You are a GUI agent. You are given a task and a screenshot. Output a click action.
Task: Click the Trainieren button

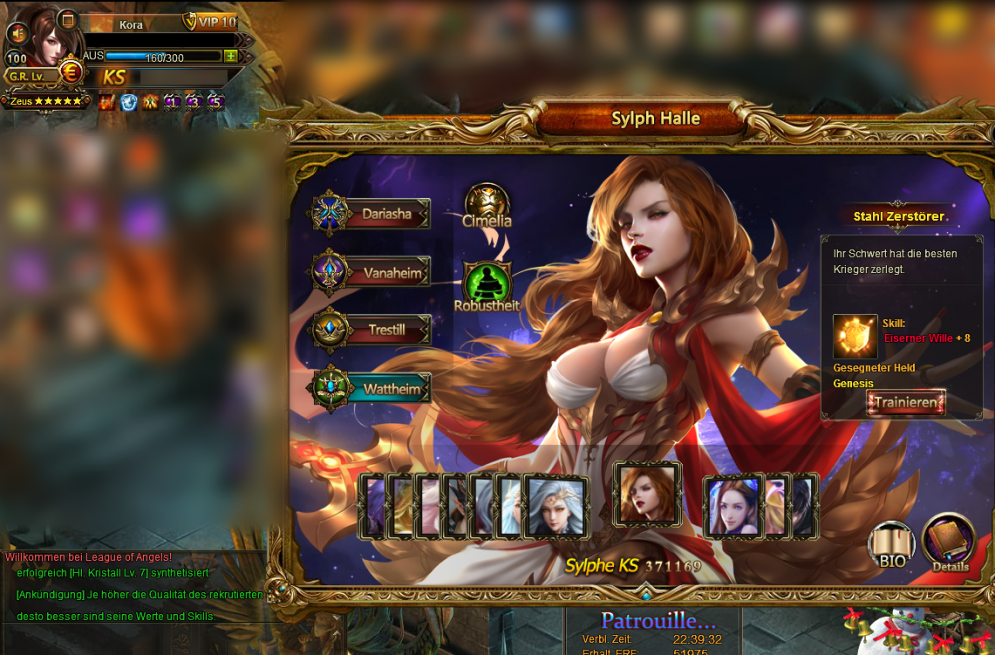coord(906,403)
